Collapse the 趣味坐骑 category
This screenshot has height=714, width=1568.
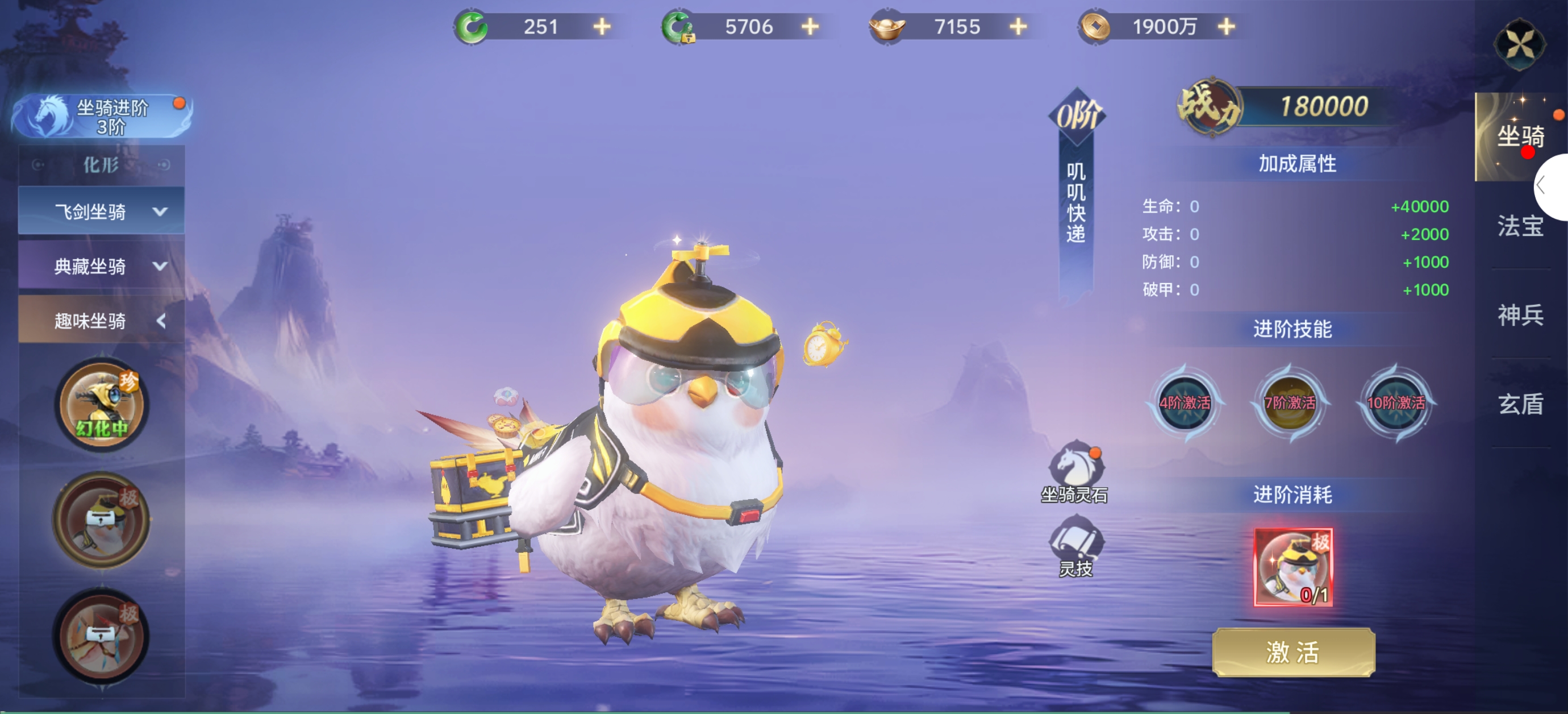(102, 321)
